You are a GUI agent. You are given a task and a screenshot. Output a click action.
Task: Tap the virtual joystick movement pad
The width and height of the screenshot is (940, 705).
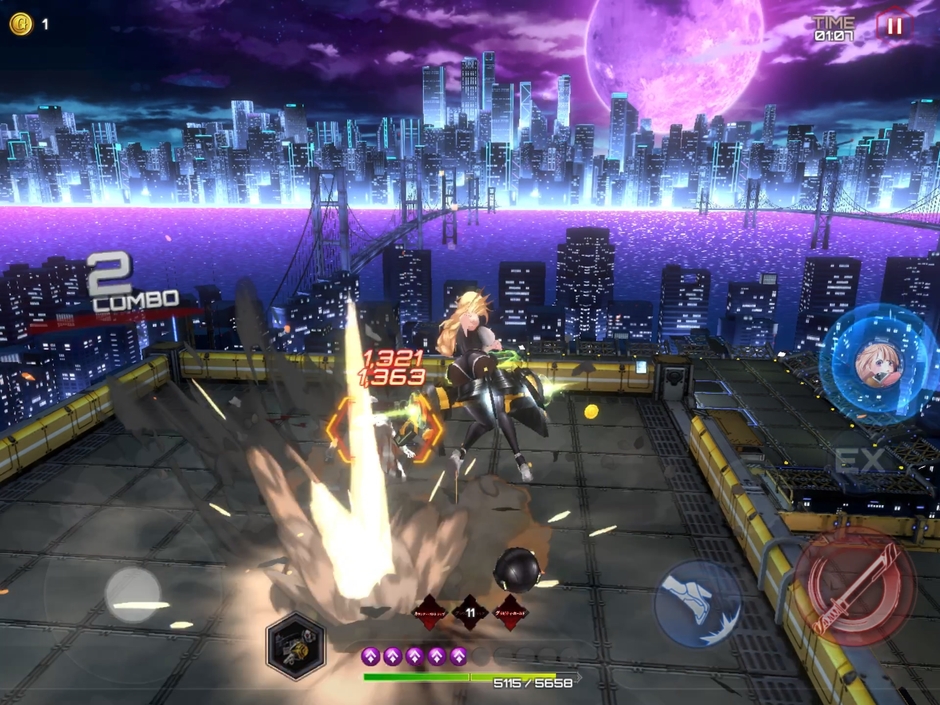point(134,592)
